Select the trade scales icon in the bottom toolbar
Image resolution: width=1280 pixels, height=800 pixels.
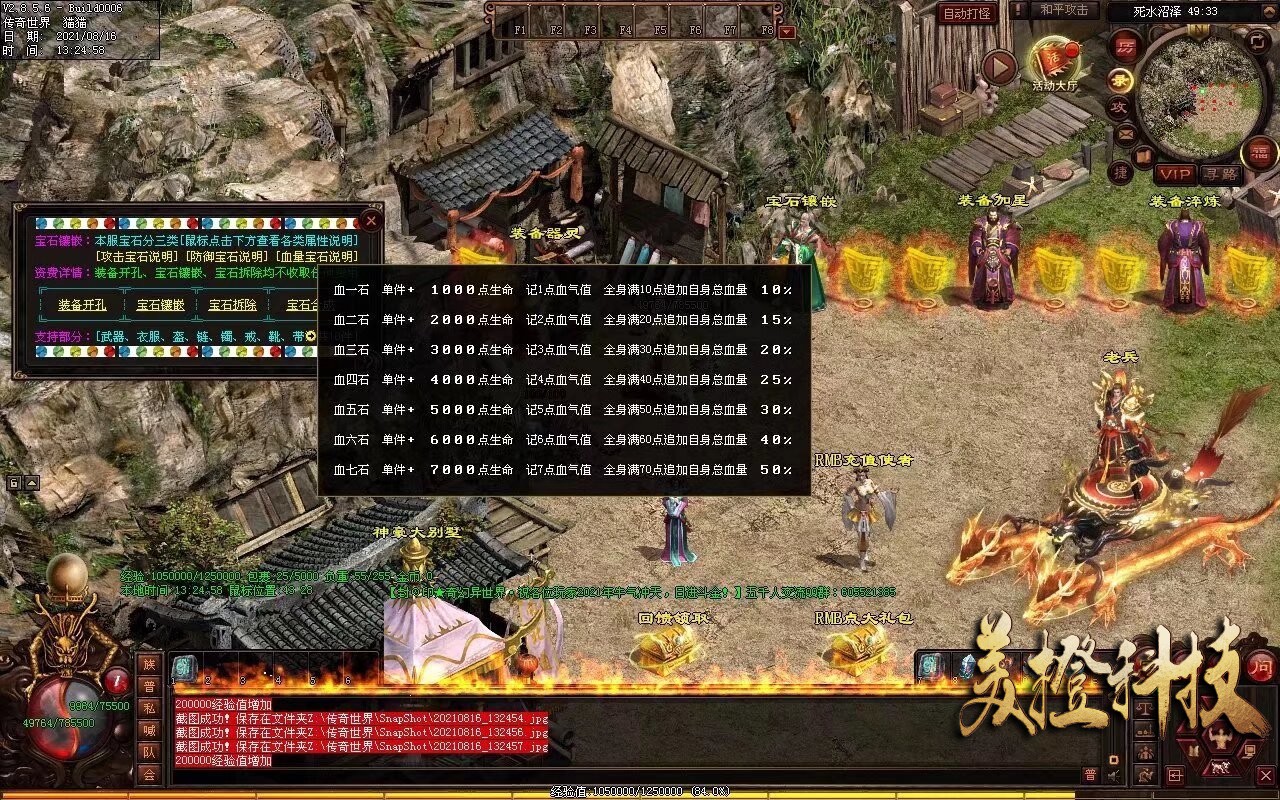(1144, 709)
